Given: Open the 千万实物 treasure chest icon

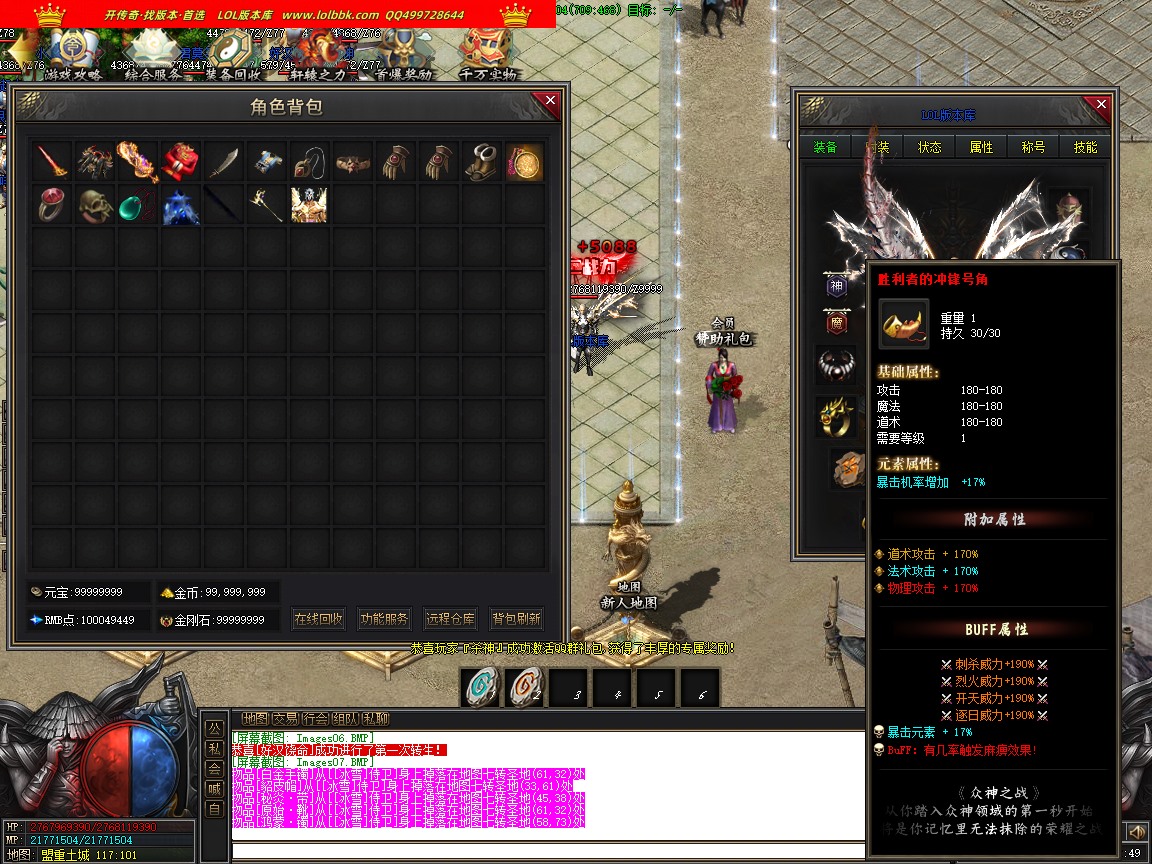Looking at the screenshot, I should click(488, 52).
